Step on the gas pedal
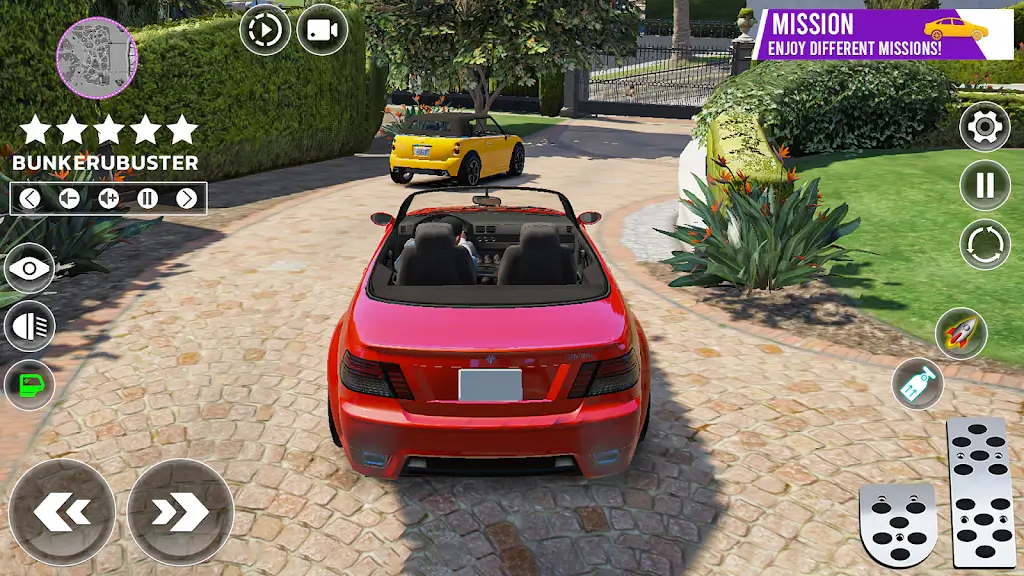 [980, 491]
